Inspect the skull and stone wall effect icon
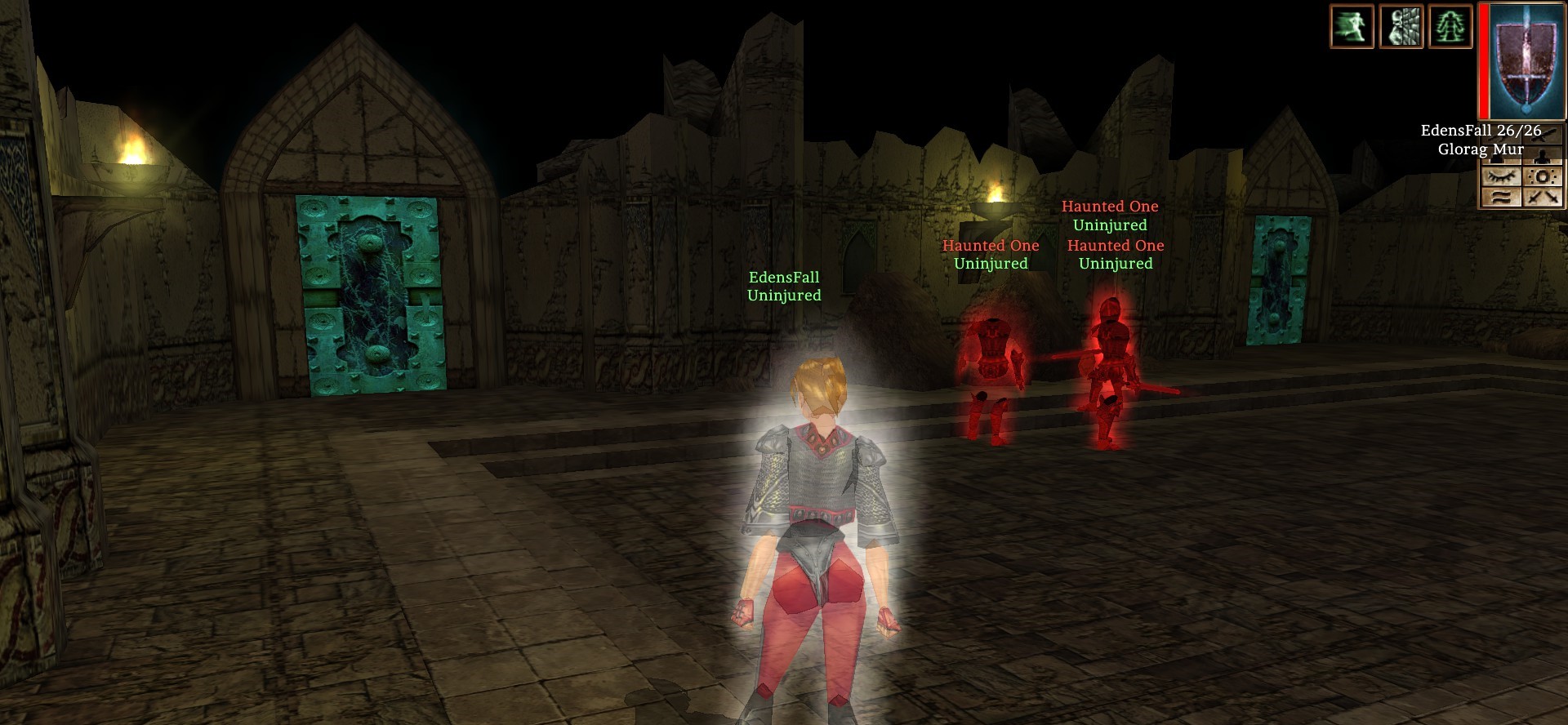This screenshot has height=725, width=1568. [1401, 26]
